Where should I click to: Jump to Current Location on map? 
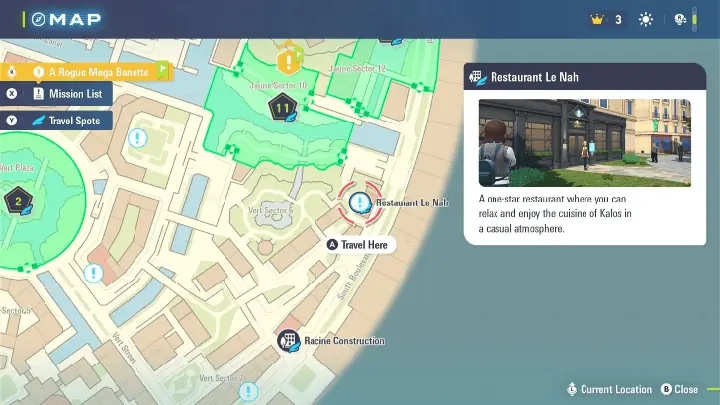coord(609,389)
